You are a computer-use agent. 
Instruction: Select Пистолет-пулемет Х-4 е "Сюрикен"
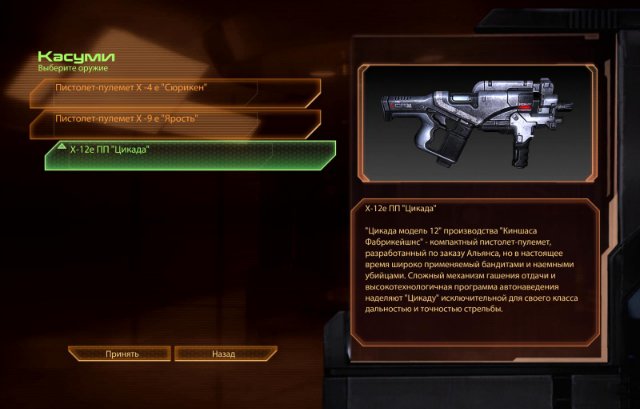pyautogui.click(x=175, y=88)
